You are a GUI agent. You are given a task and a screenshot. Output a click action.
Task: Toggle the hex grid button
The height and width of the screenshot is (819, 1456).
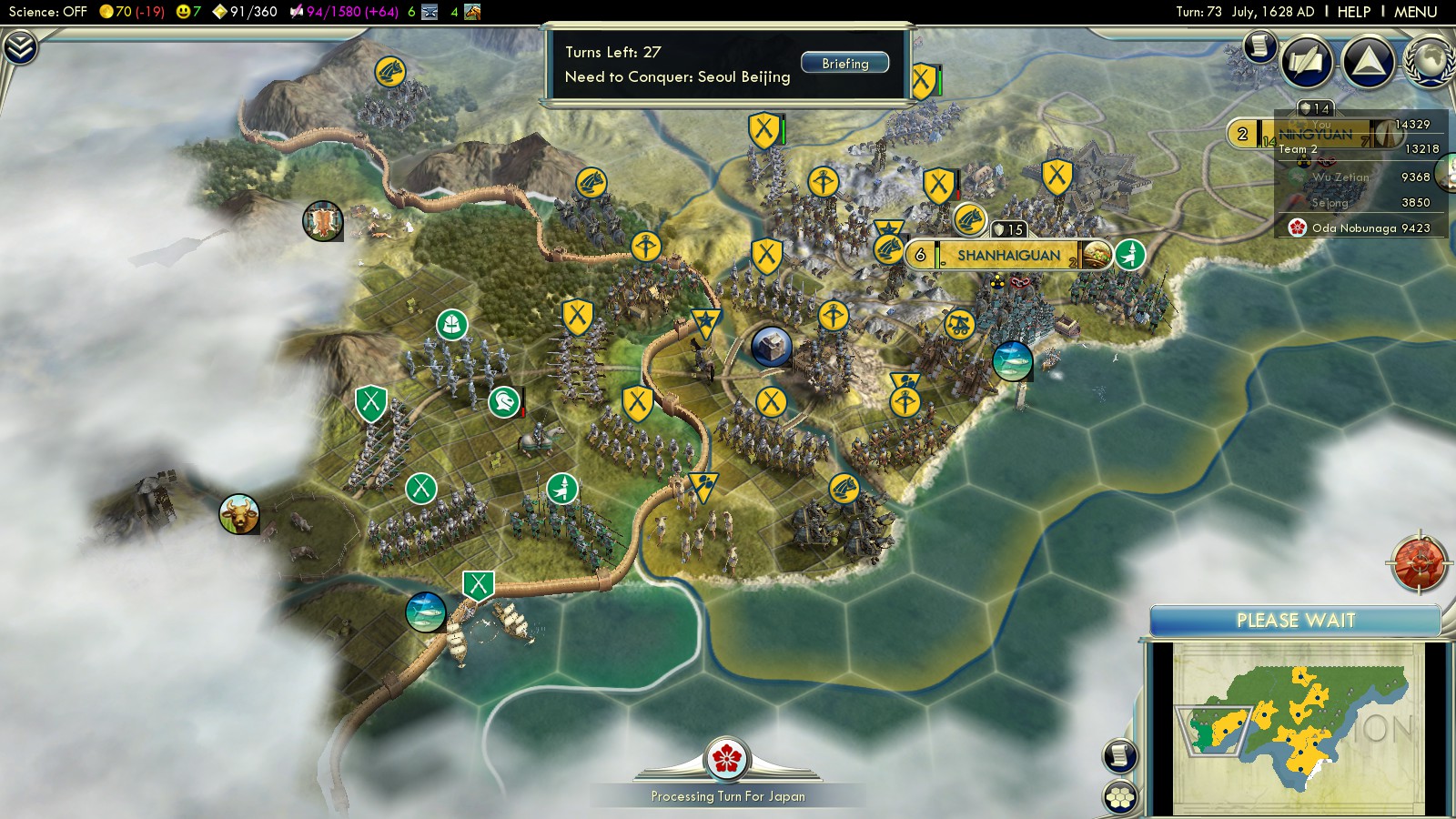[x=1120, y=797]
